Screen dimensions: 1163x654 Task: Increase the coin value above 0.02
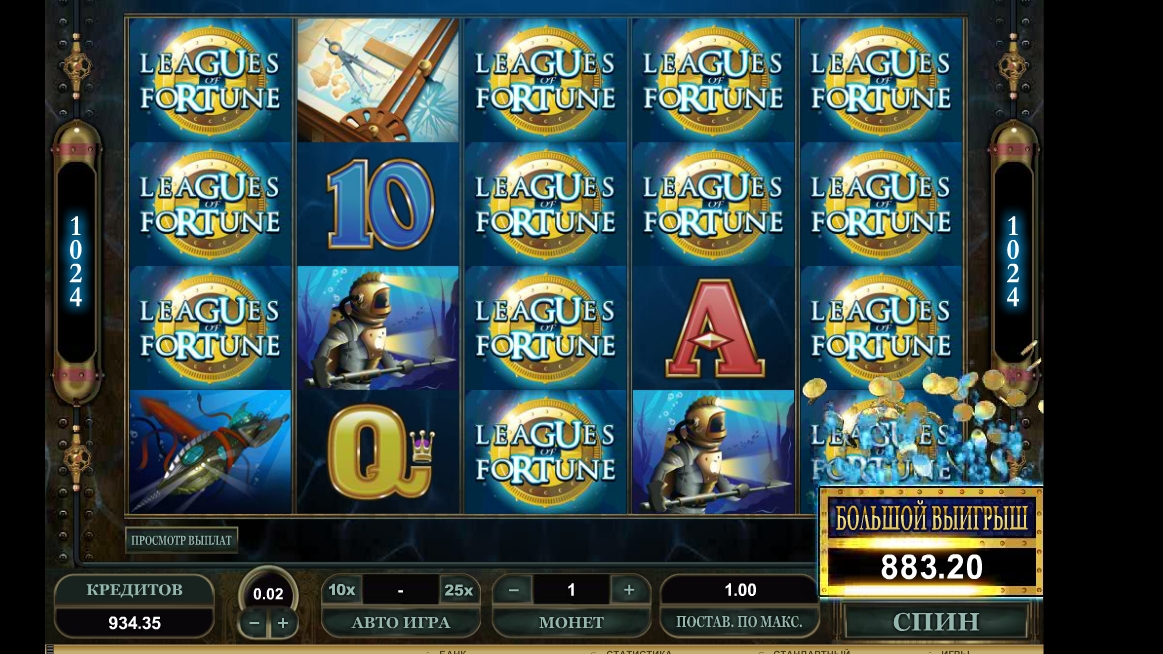click(x=283, y=623)
